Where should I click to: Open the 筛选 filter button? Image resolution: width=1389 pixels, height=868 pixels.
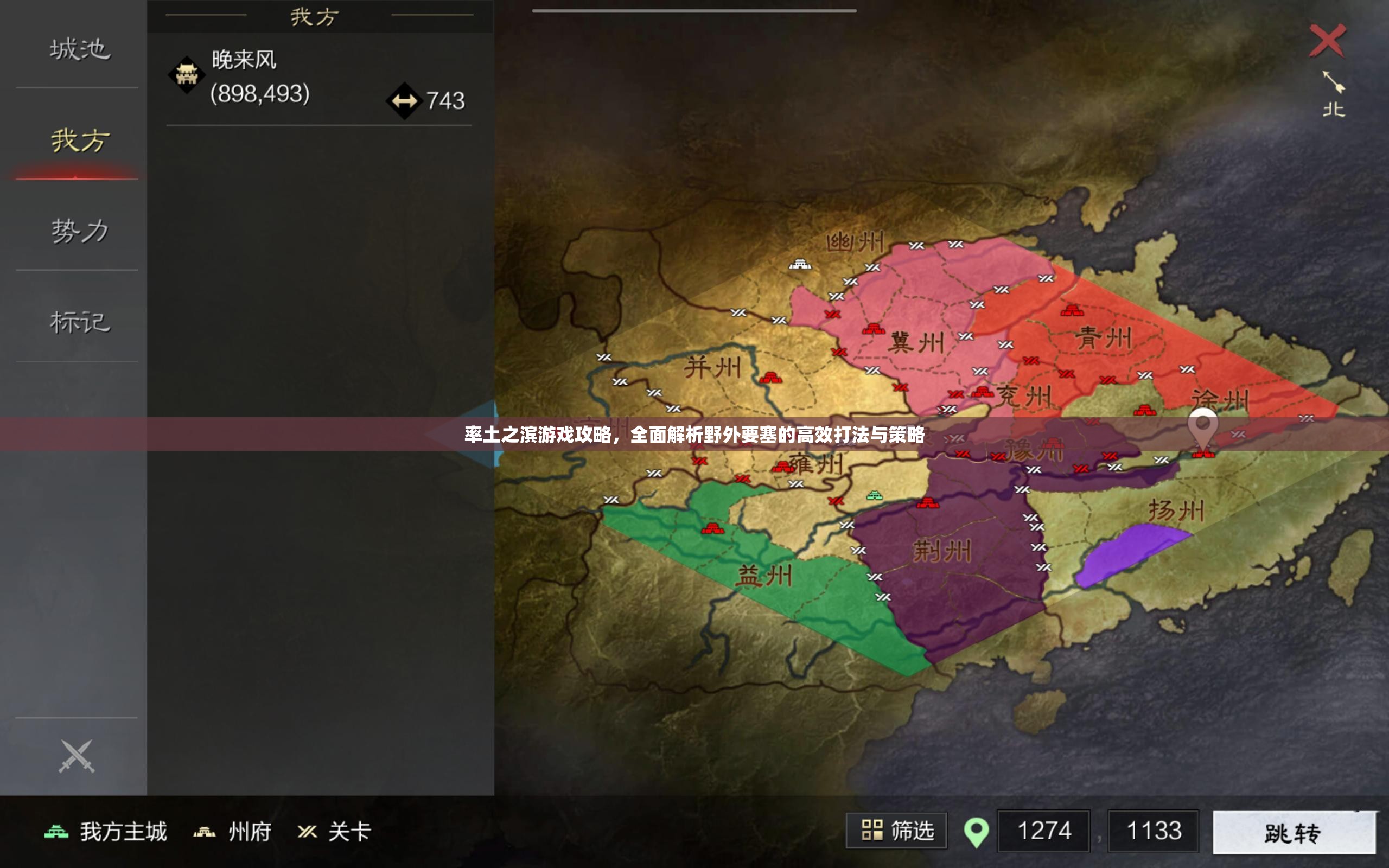coord(895,831)
